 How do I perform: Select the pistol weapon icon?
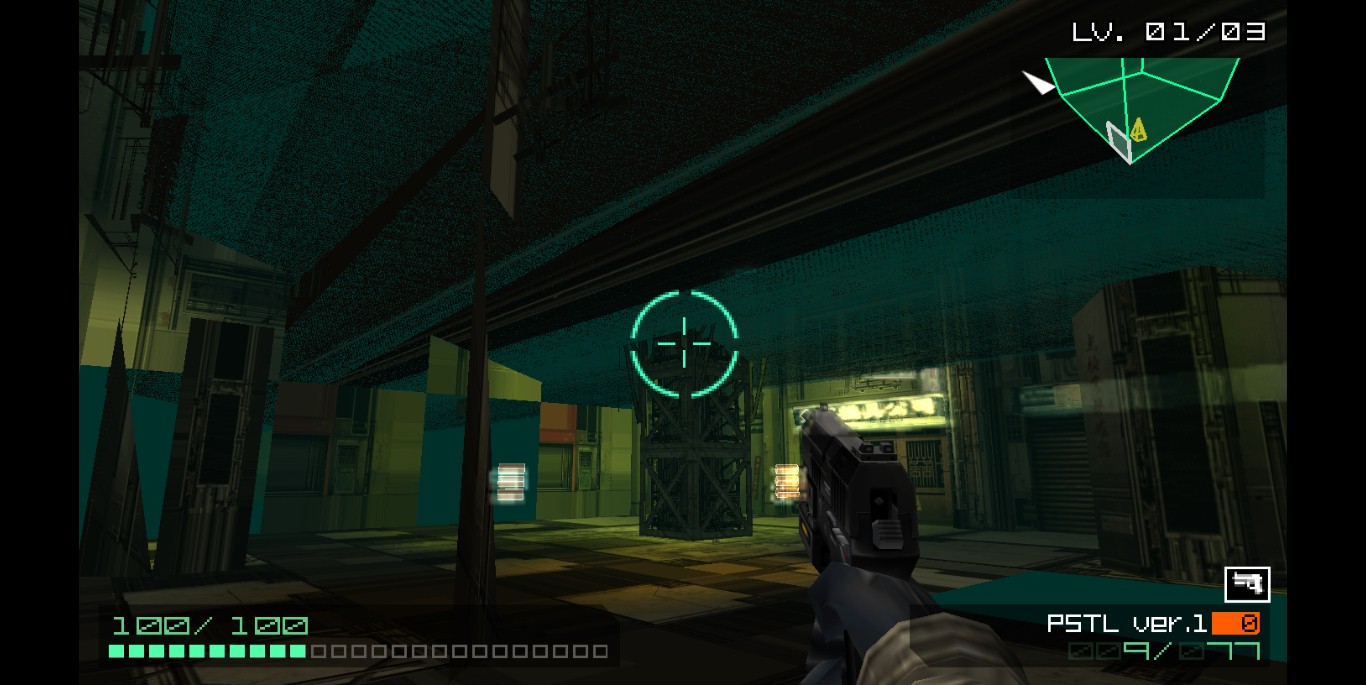[x=1247, y=584]
